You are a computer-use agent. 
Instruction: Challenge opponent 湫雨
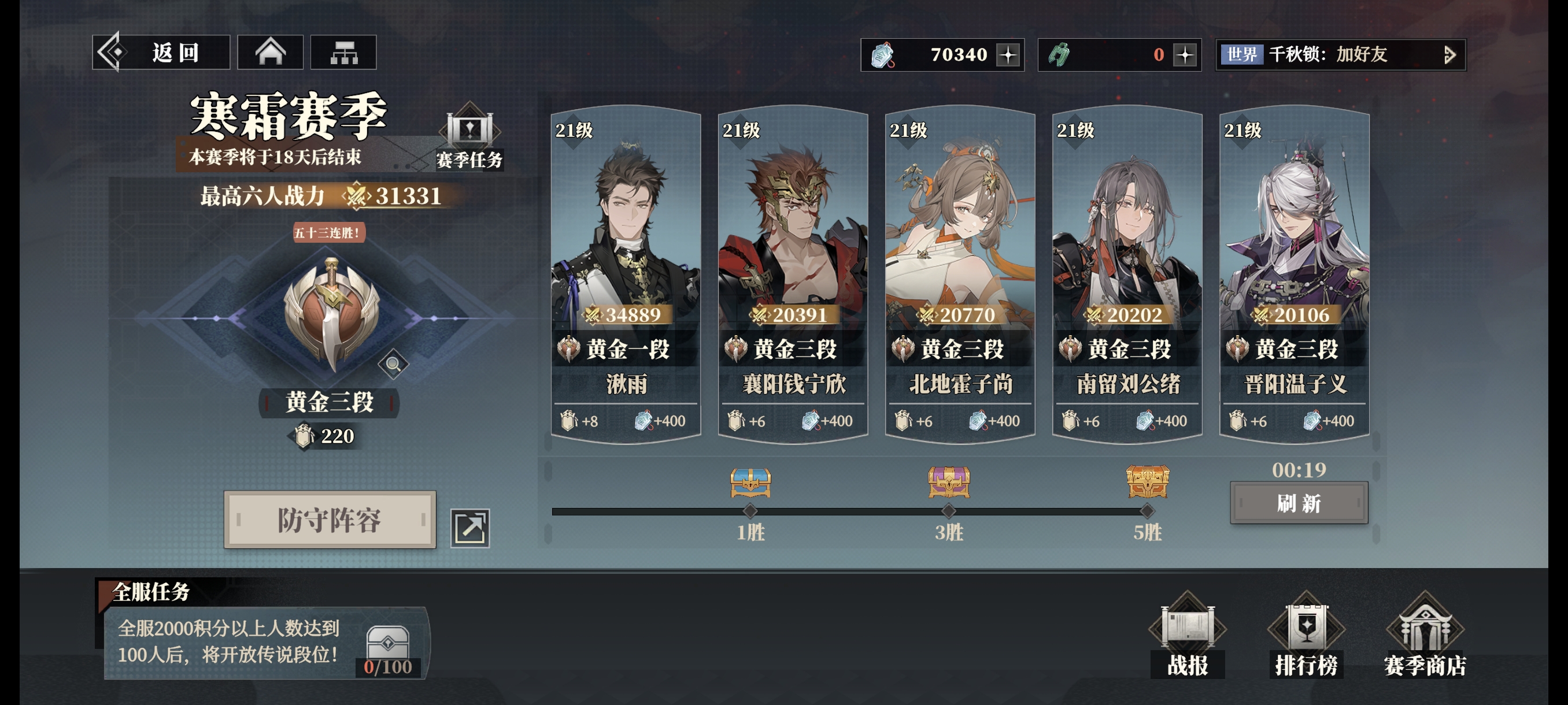(x=626, y=274)
